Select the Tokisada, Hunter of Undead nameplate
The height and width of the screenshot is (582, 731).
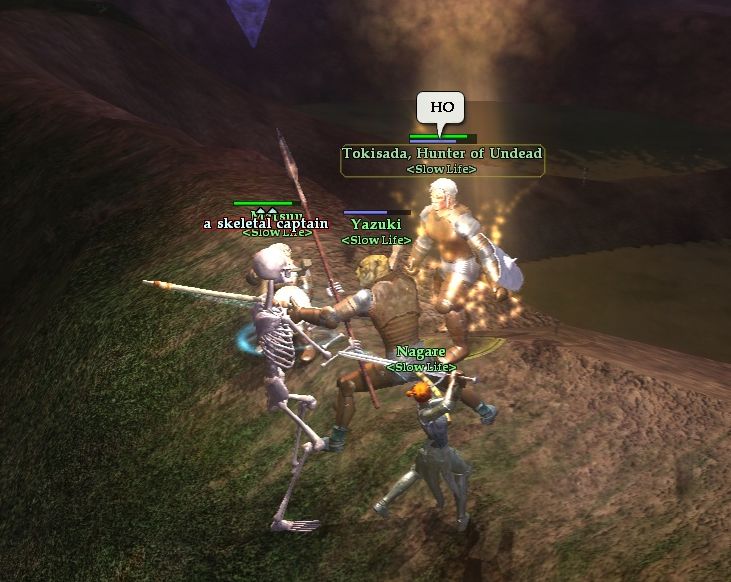point(442,154)
